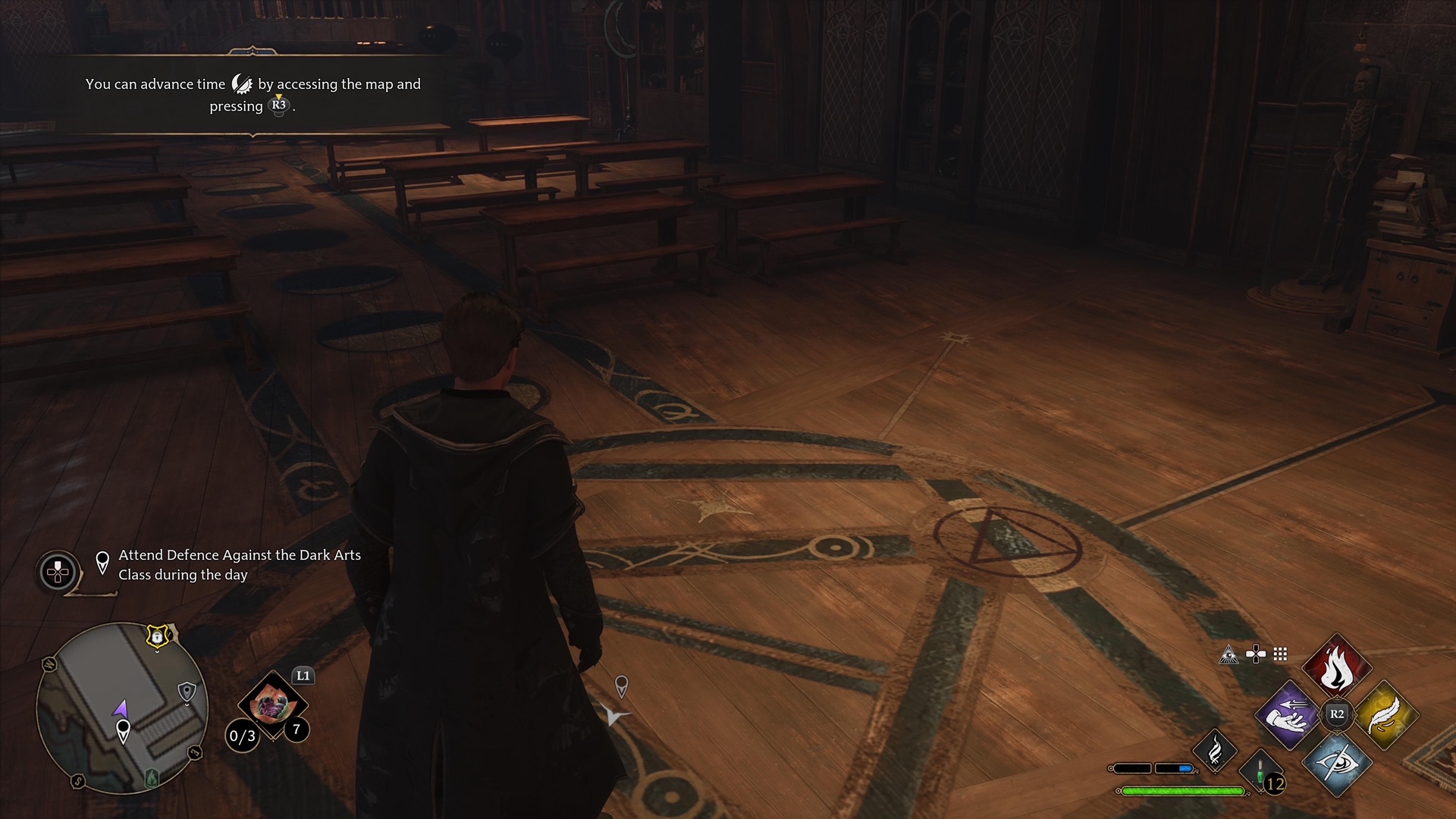Viewport: 1456px width, 819px height.
Task: Click the quest objective waypoint marker text
Action: (x=239, y=565)
